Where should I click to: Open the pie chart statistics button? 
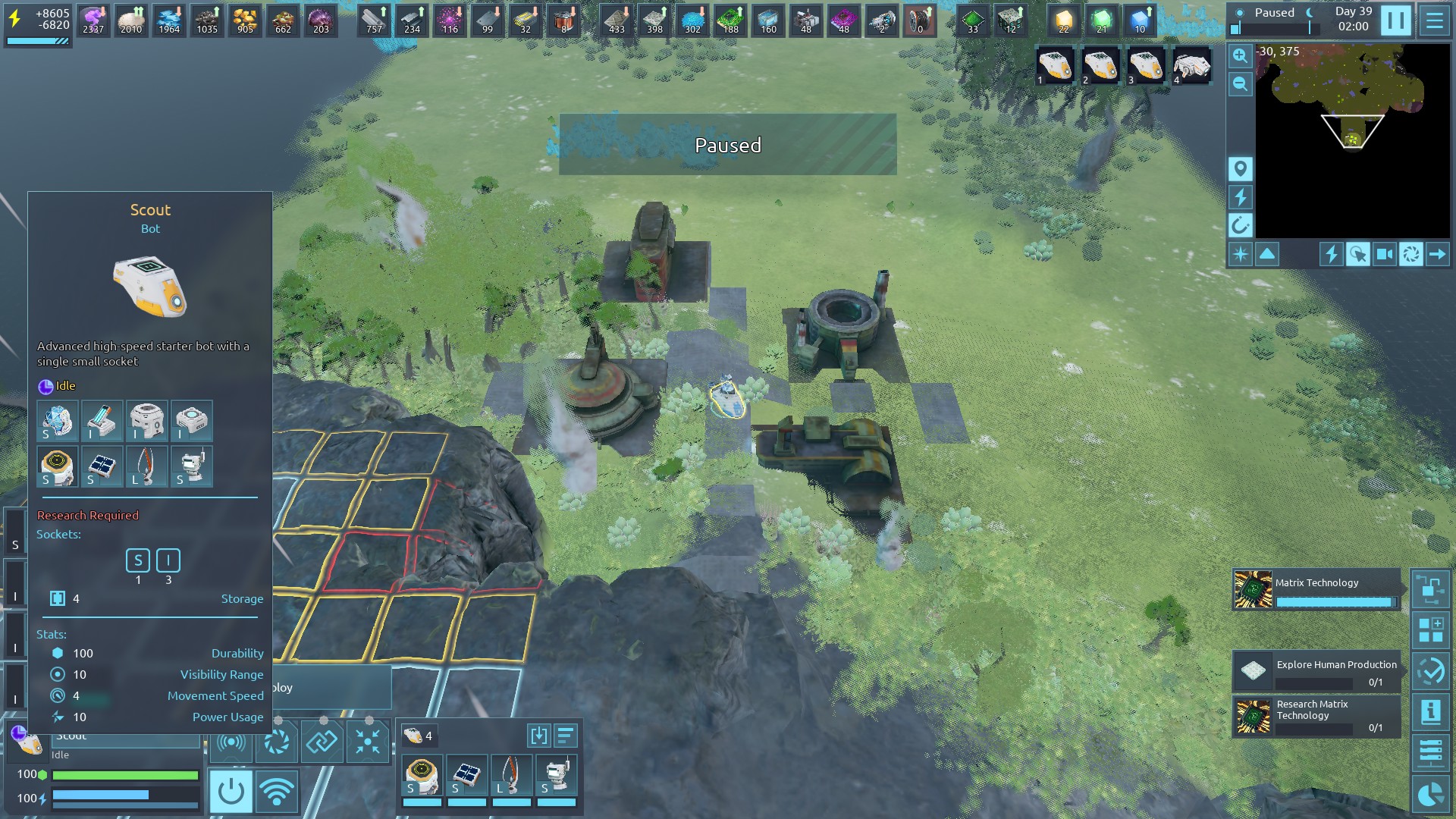(x=1430, y=794)
